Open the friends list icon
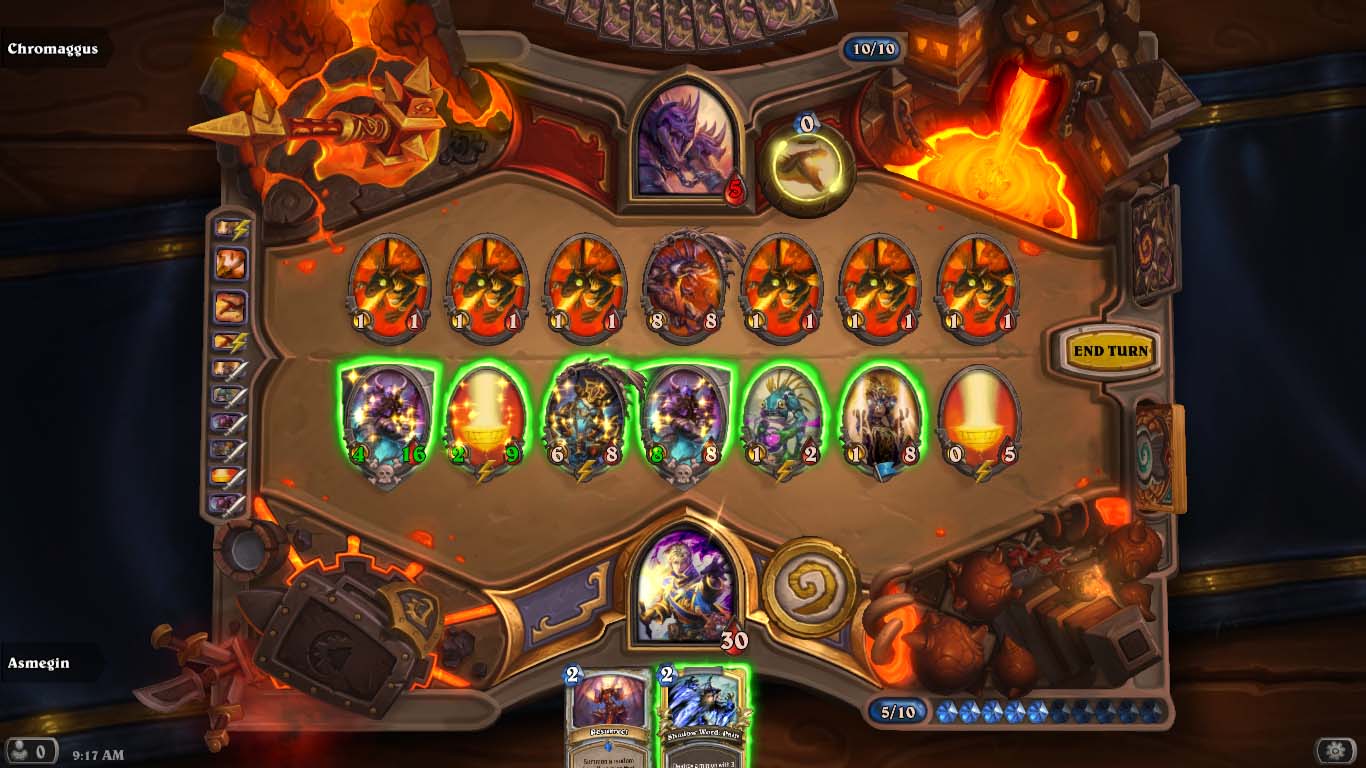This screenshot has height=768, width=1366. pos(28,751)
